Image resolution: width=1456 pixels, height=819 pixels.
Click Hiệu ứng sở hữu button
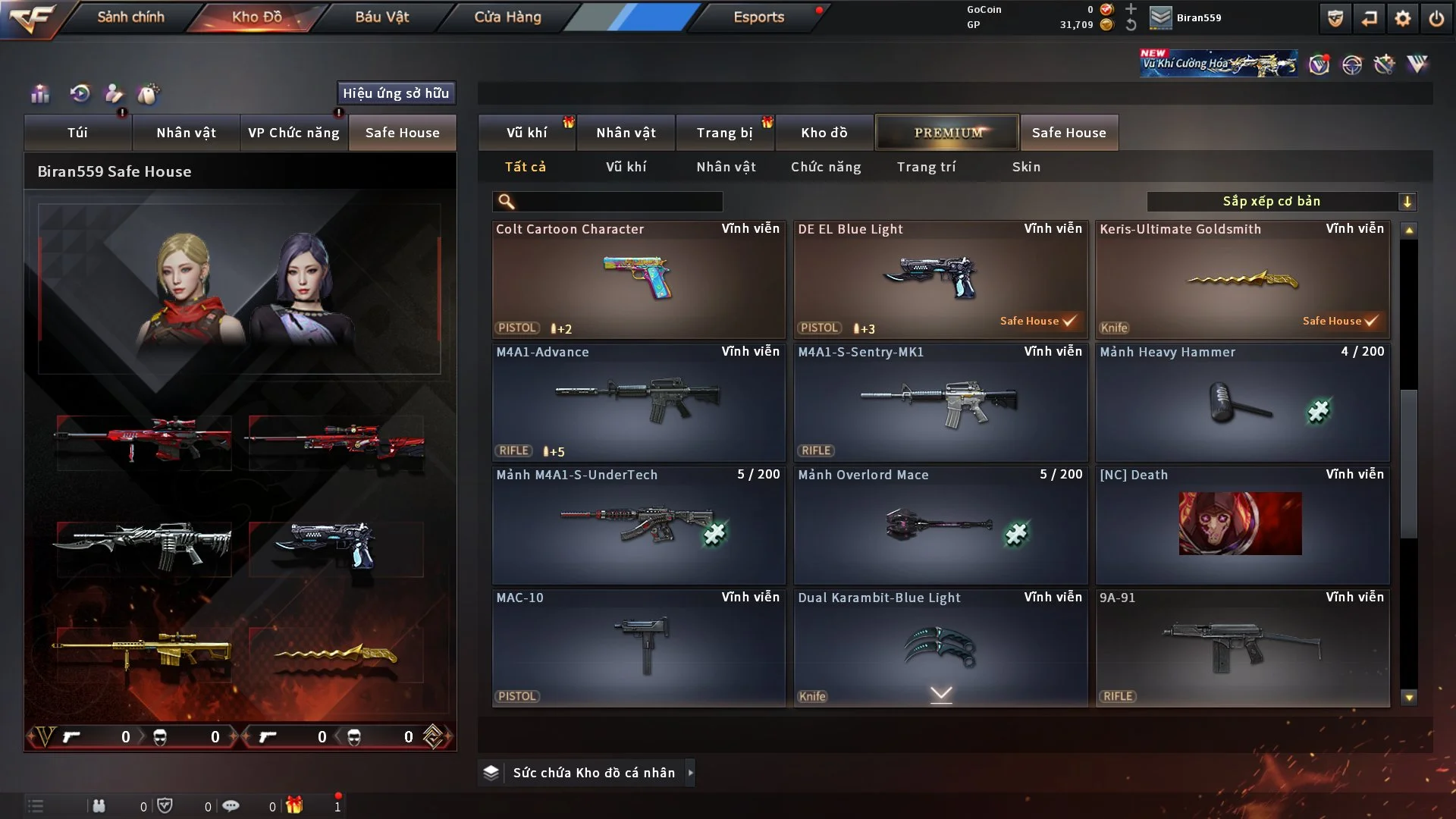(x=396, y=93)
